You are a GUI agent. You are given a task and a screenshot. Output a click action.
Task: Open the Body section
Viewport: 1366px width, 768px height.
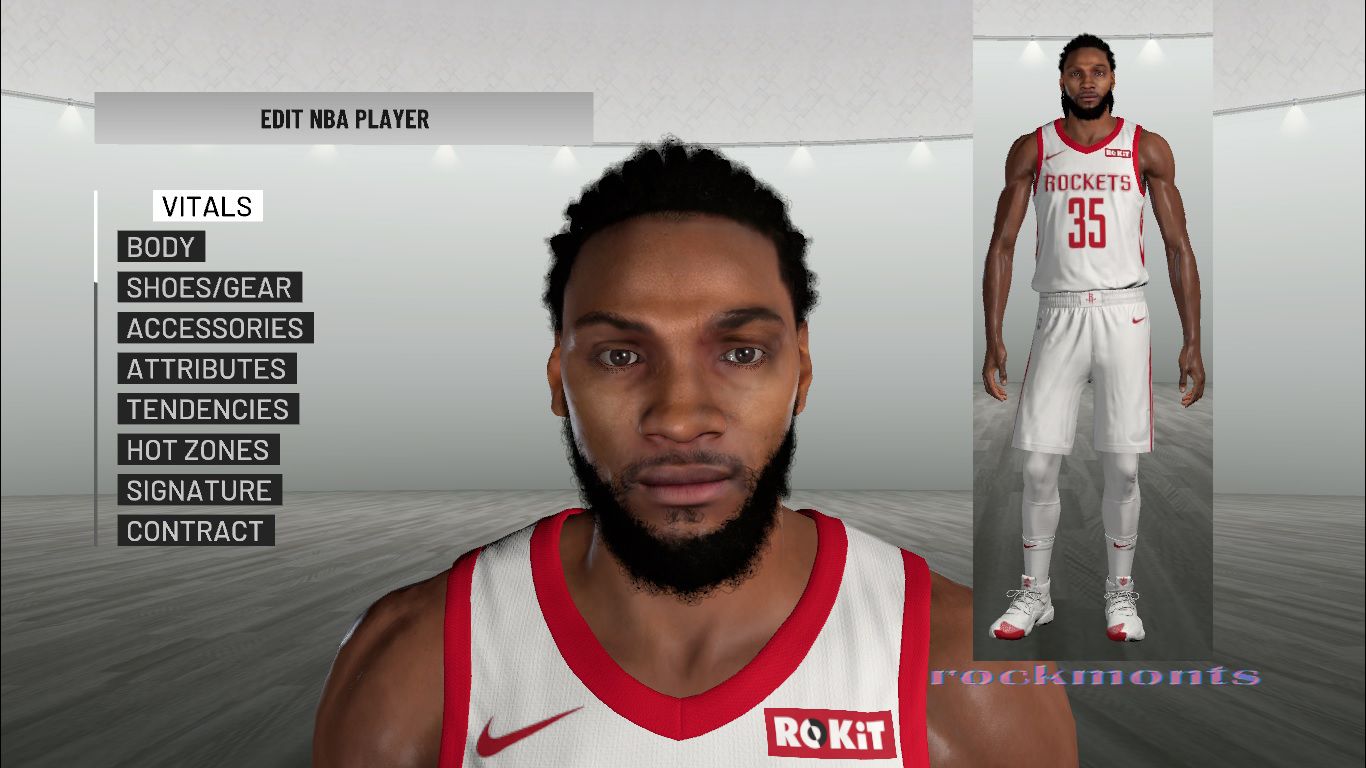click(161, 247)
